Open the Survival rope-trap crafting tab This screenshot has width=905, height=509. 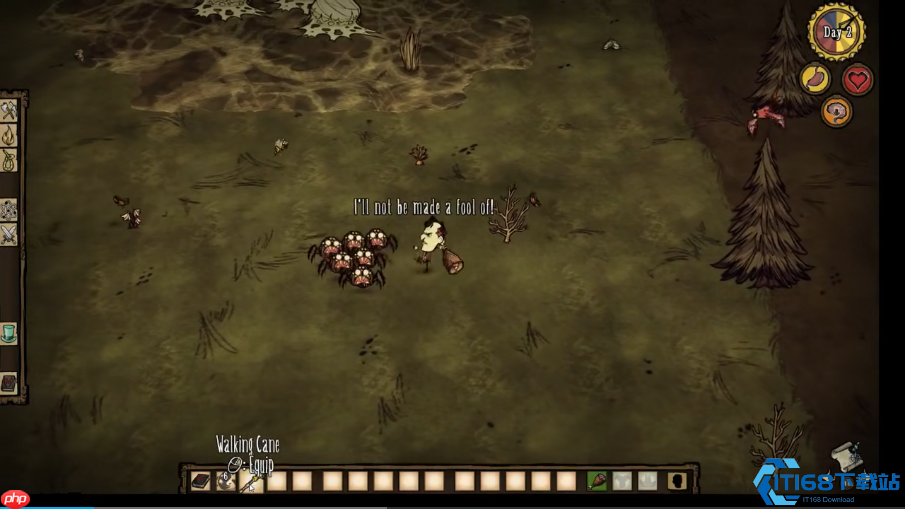click(9, 160)
